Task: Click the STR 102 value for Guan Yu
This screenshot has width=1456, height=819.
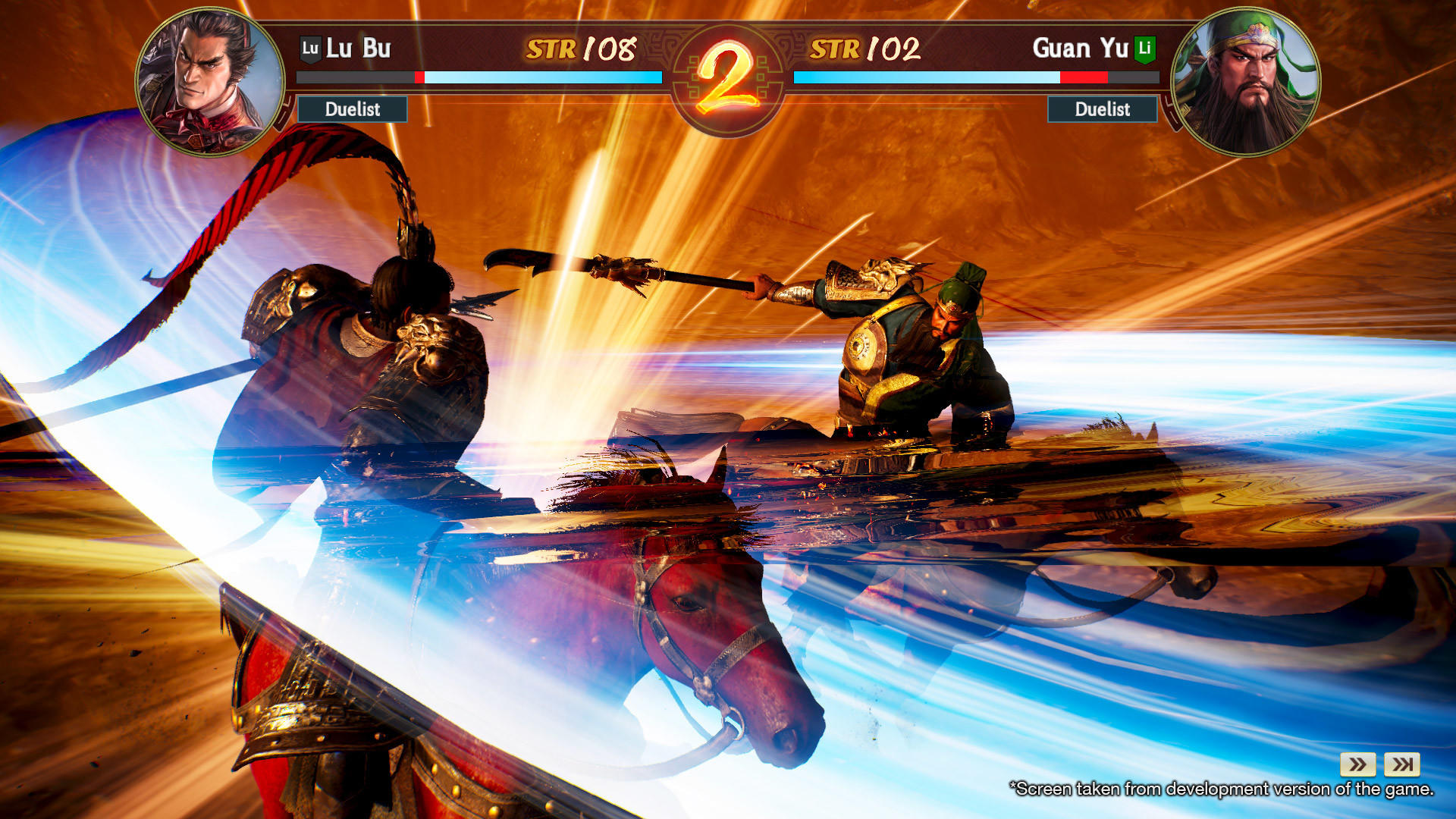Action: [895, 49]
